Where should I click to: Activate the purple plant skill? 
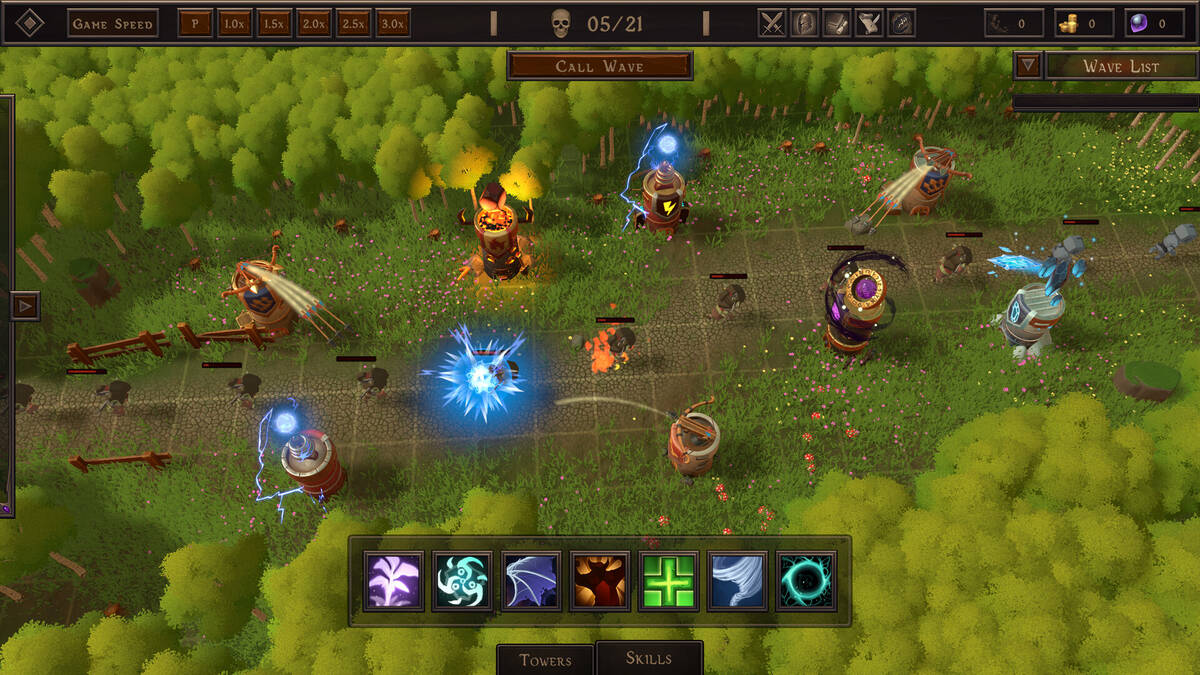coord(393,581)
